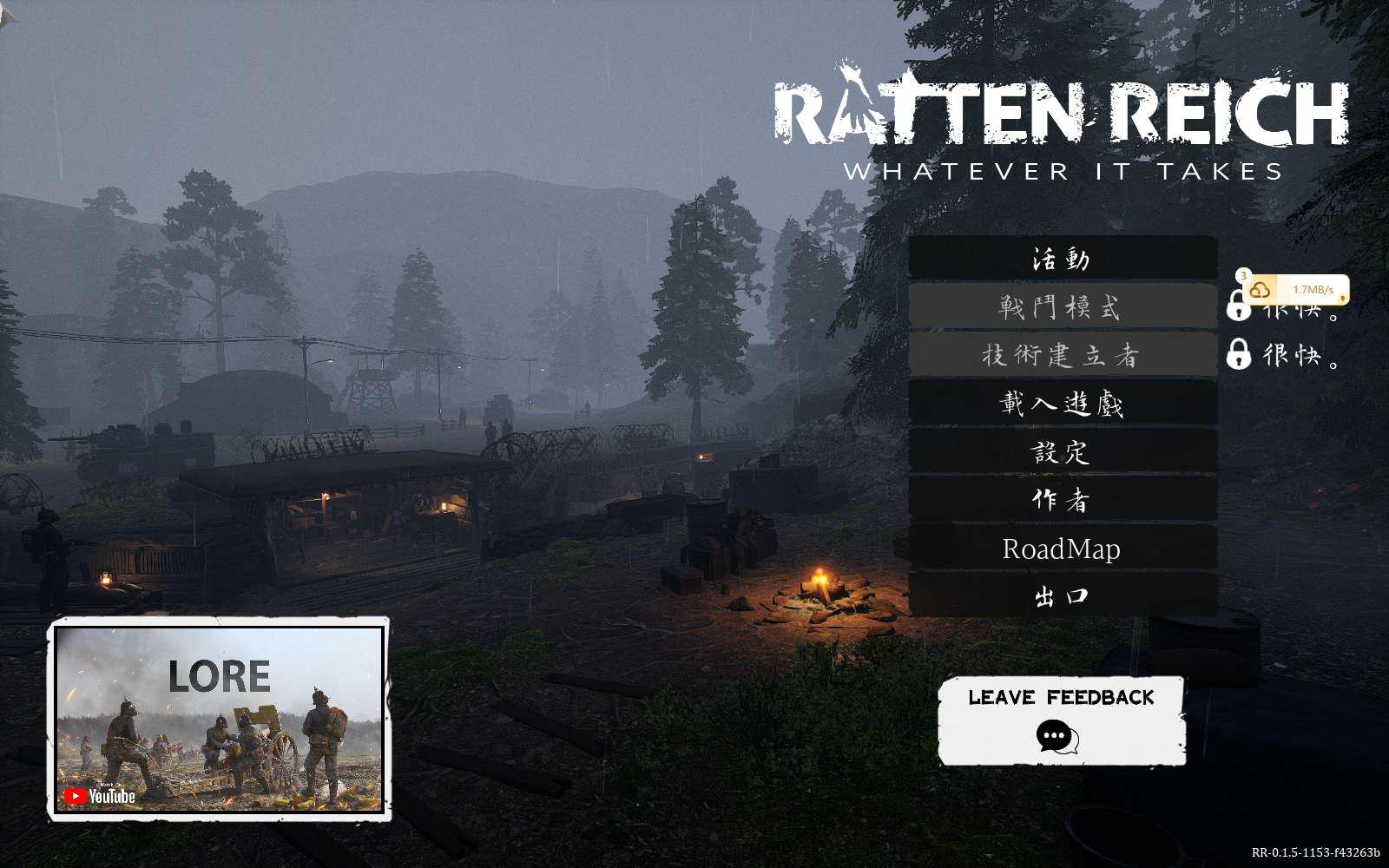Viewport: 1389px width, 868px height.
Task: Open the 活動 campaign menu entry
Action: pyautogui.click(x=1062, y=259)
